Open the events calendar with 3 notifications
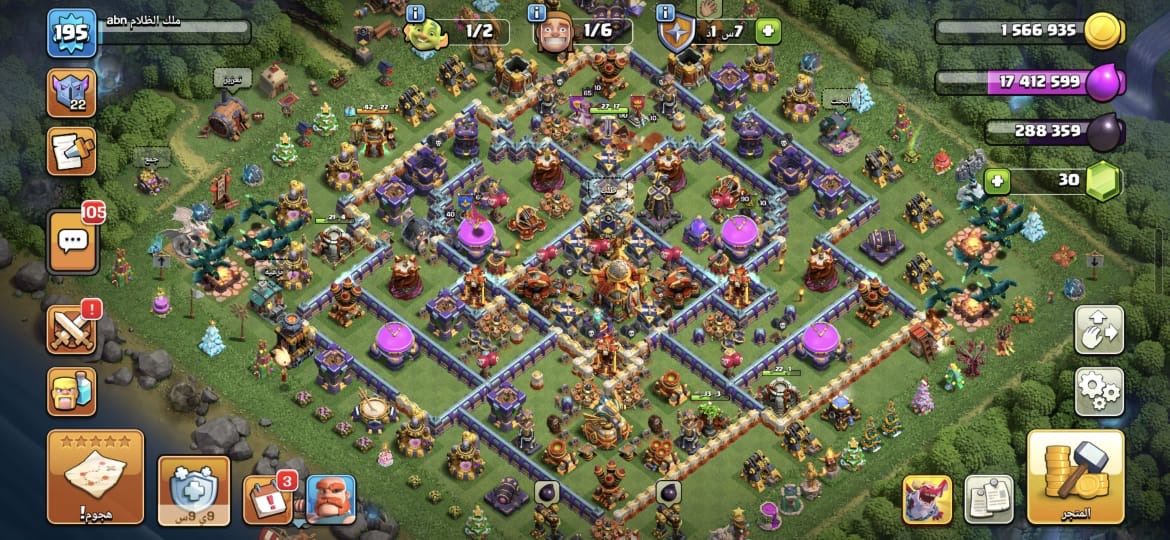 click(267, 498)
